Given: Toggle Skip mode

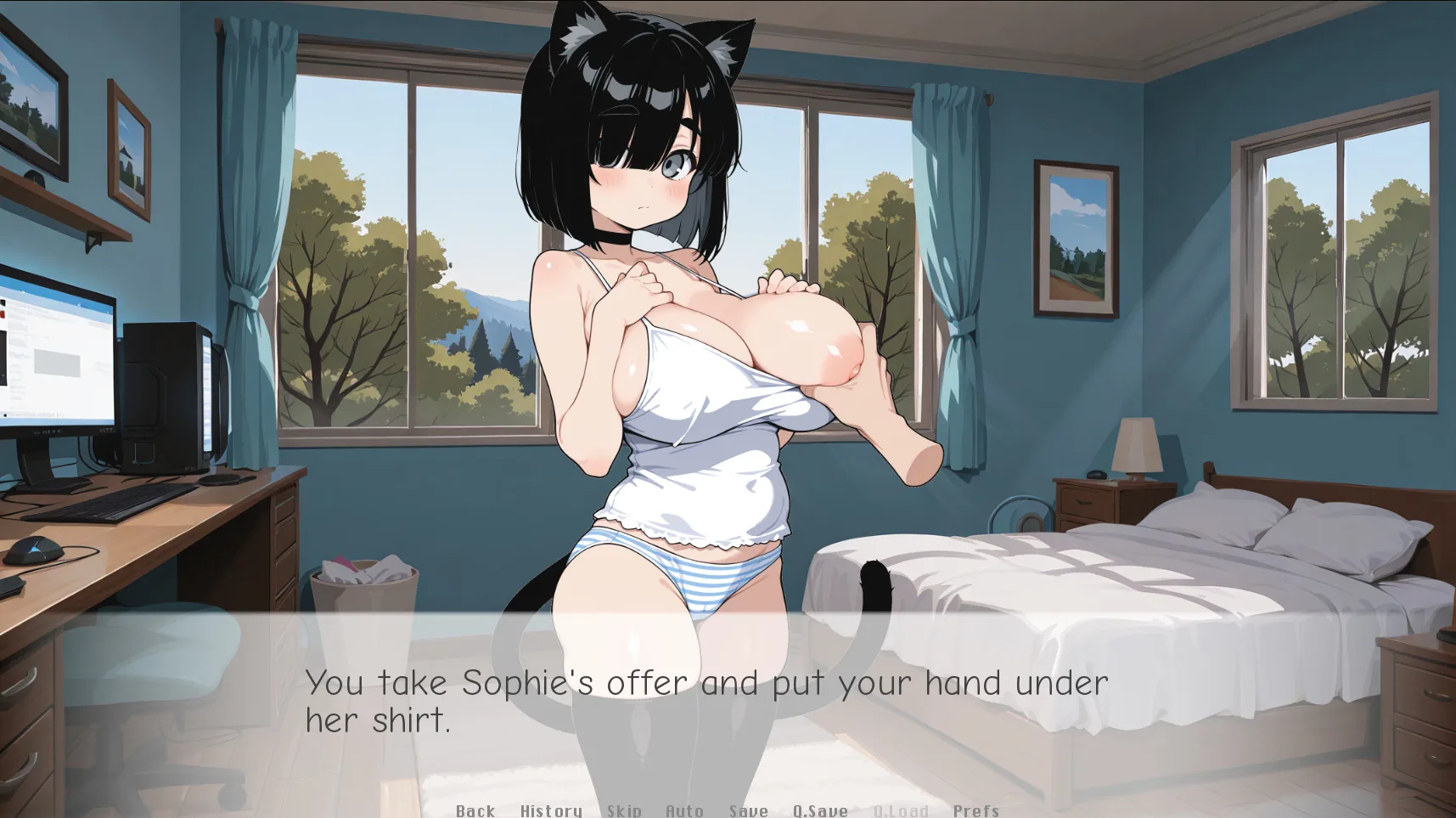Looking at the screenshot, I should click(624, 810).
